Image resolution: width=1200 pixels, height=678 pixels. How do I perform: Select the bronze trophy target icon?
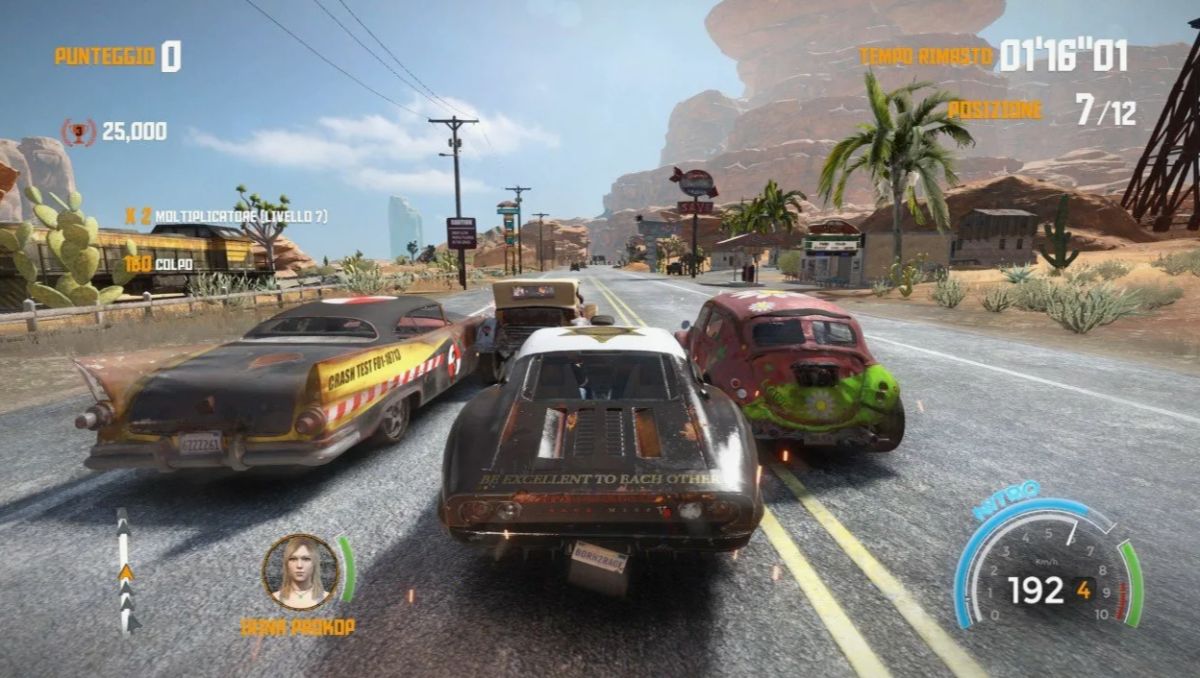tap(79, 132)
